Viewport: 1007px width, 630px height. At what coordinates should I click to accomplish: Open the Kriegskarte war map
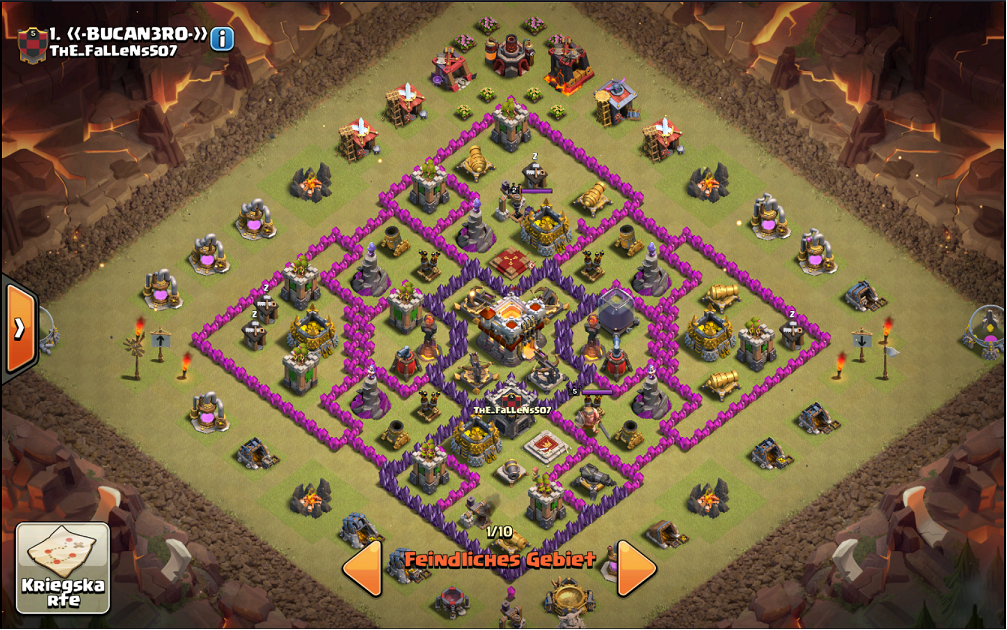click(63, 568)
